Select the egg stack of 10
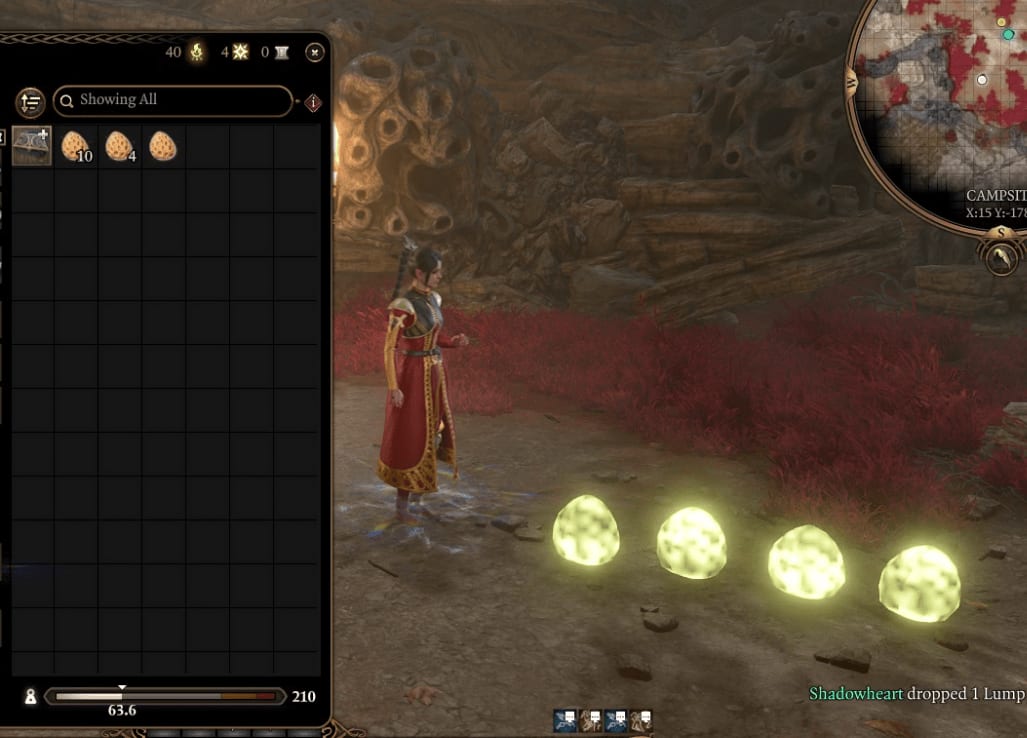Screen dimensions: 1027x738 pos(75,146)
